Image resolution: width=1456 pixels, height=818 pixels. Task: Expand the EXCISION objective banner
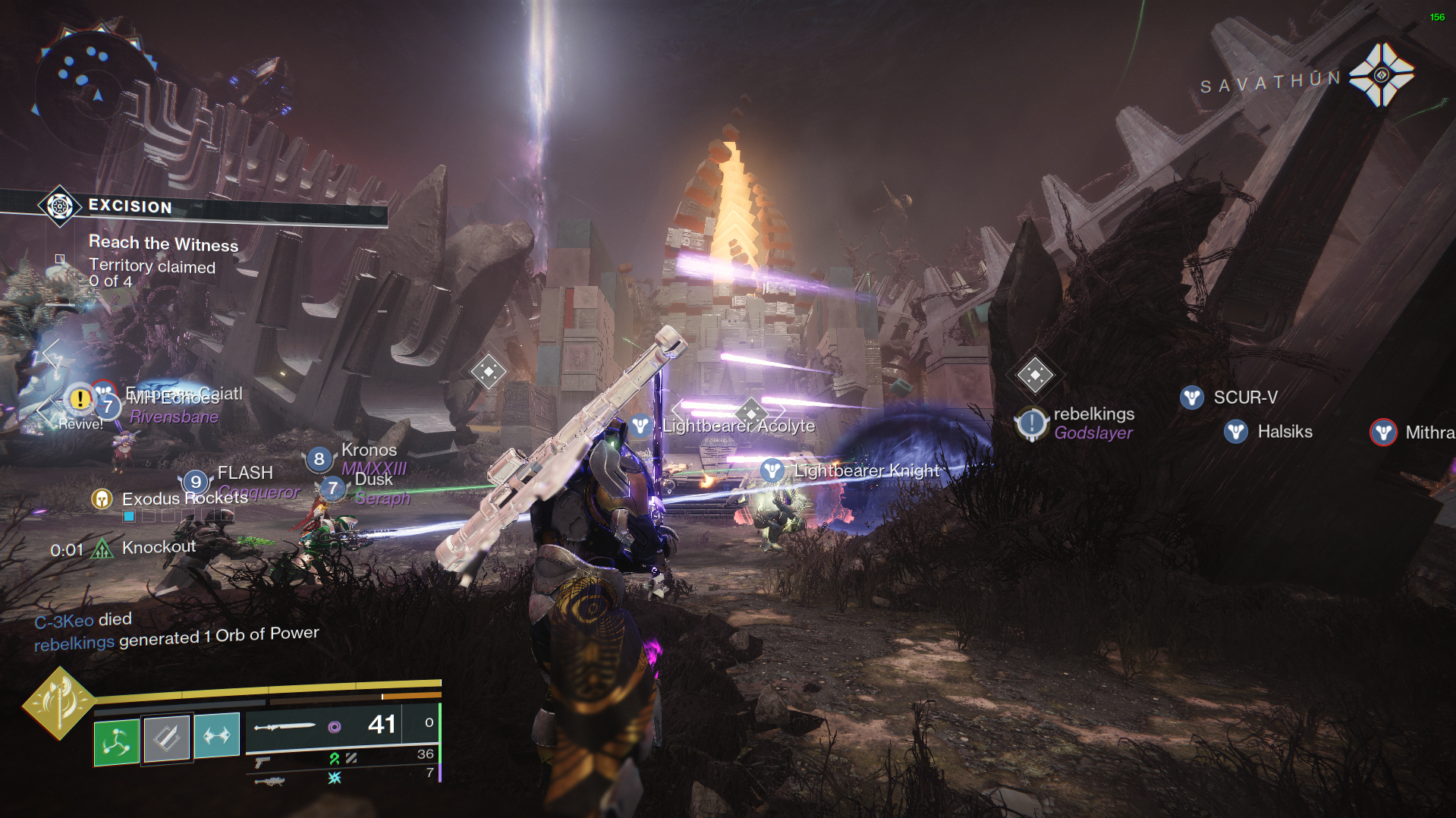click(129, 206)
